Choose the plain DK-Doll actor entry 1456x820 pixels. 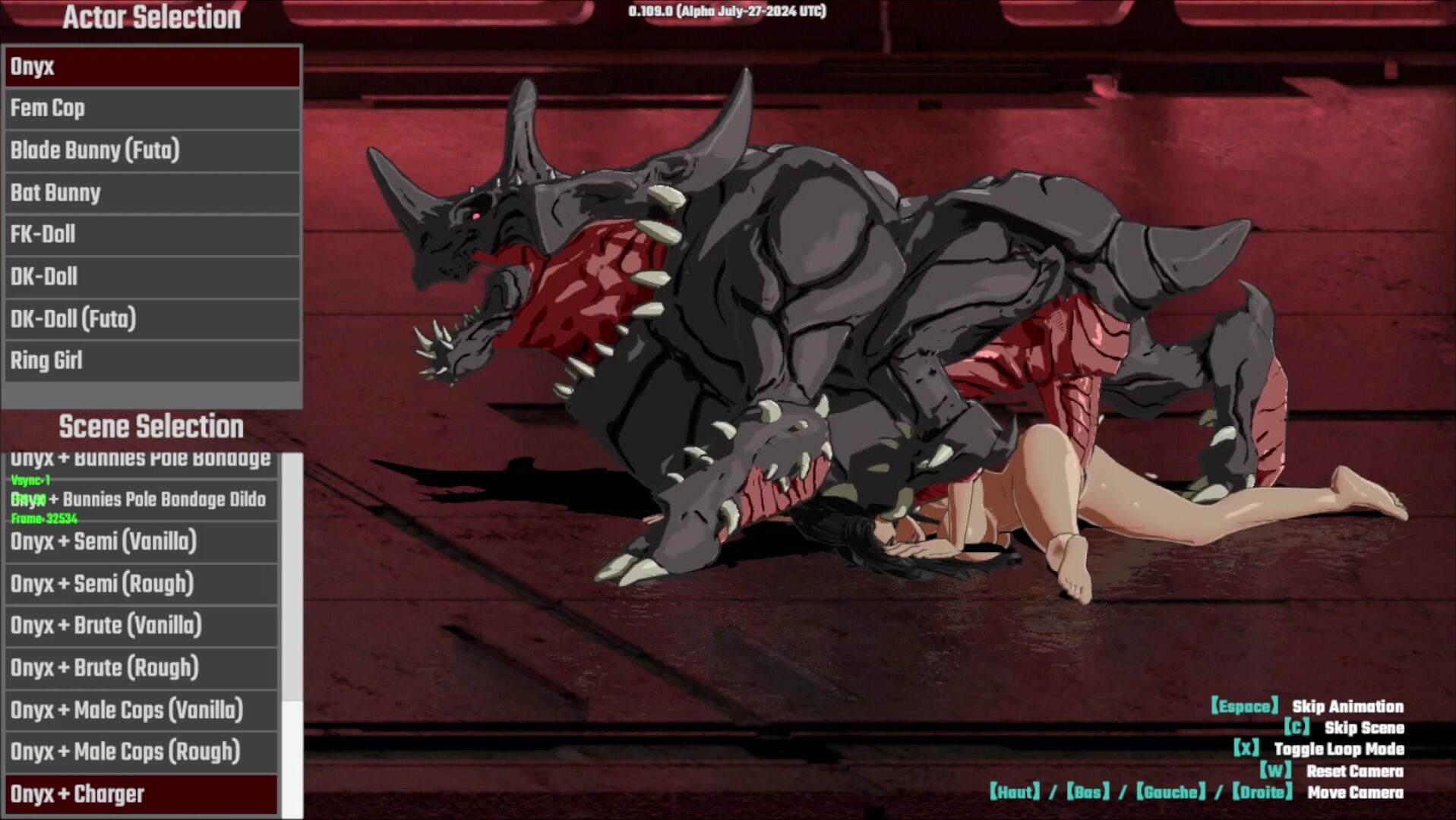click(152, 277)
